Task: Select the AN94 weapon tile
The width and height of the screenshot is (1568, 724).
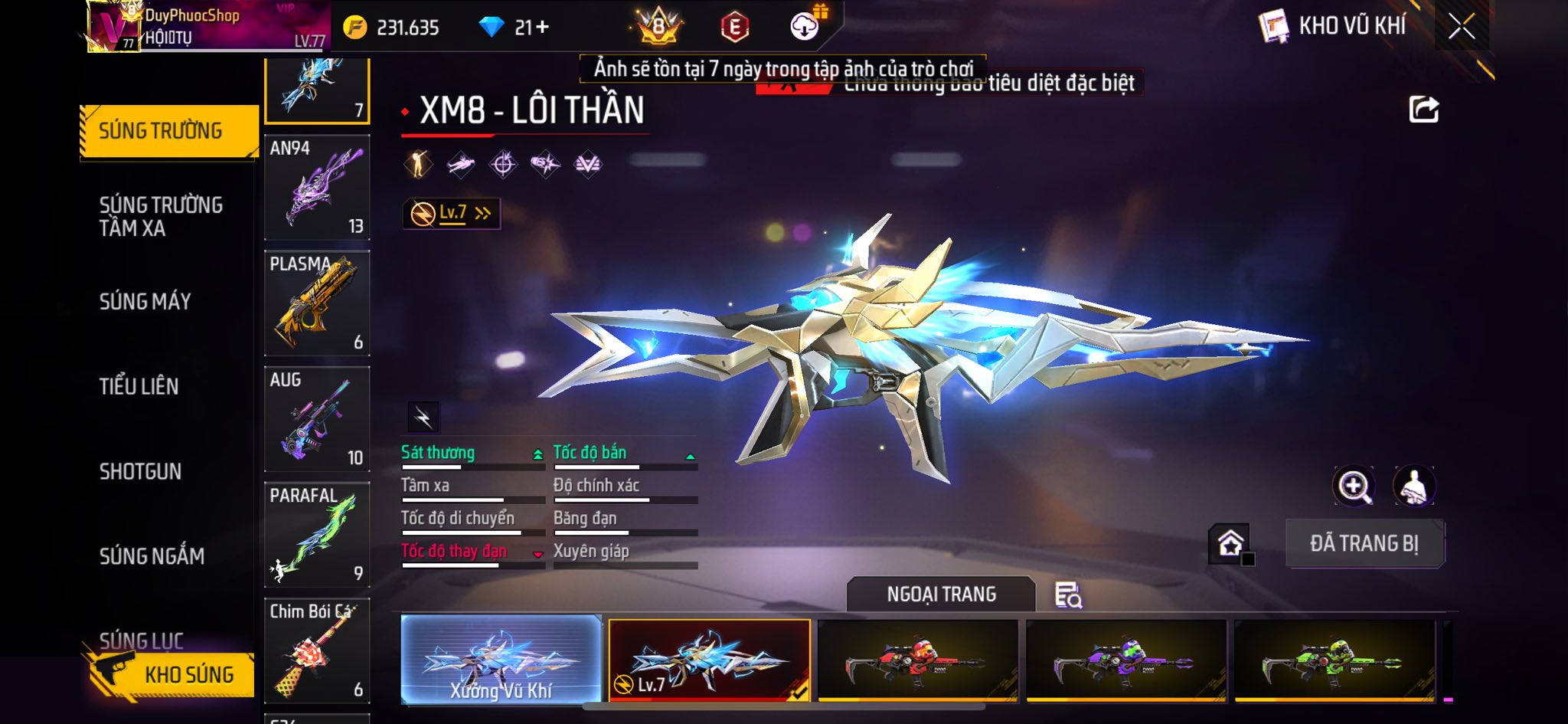Action: 317,188
